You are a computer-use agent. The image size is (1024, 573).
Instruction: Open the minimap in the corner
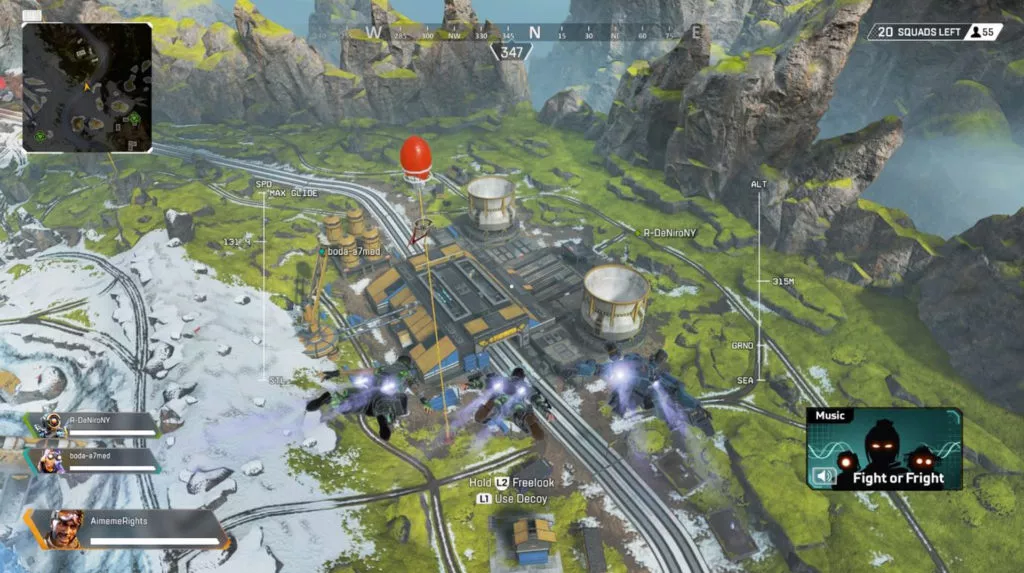[x=87, y=87]
